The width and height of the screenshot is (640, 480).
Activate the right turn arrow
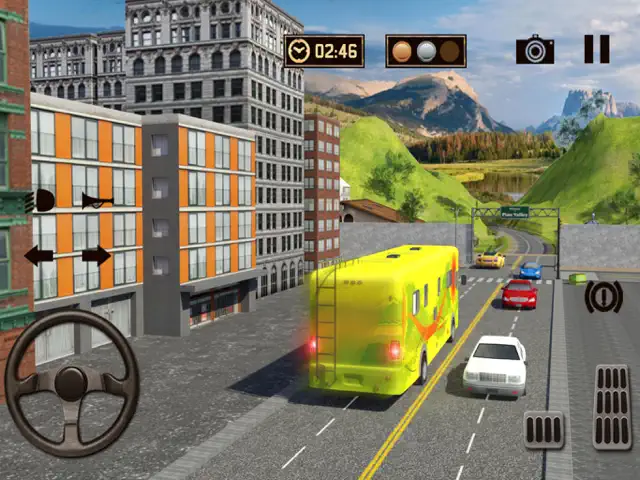[x=96, y=256]
